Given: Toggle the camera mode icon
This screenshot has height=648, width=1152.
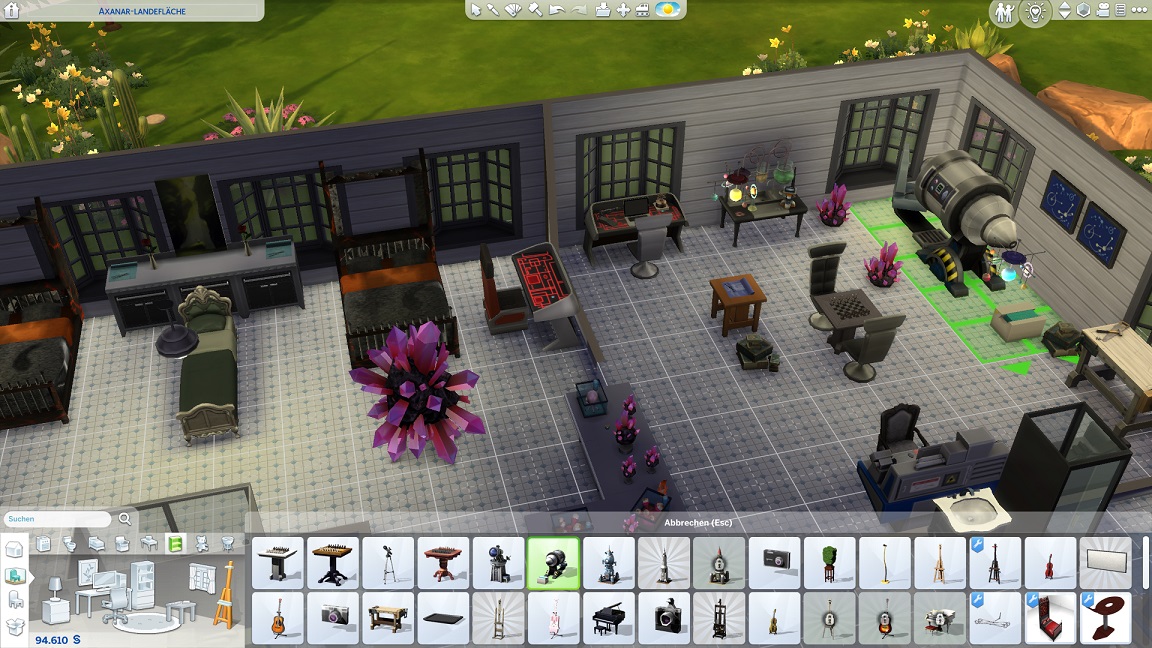Looking at the screenshot, I should pyautogui.click(x=1104, y=11).
